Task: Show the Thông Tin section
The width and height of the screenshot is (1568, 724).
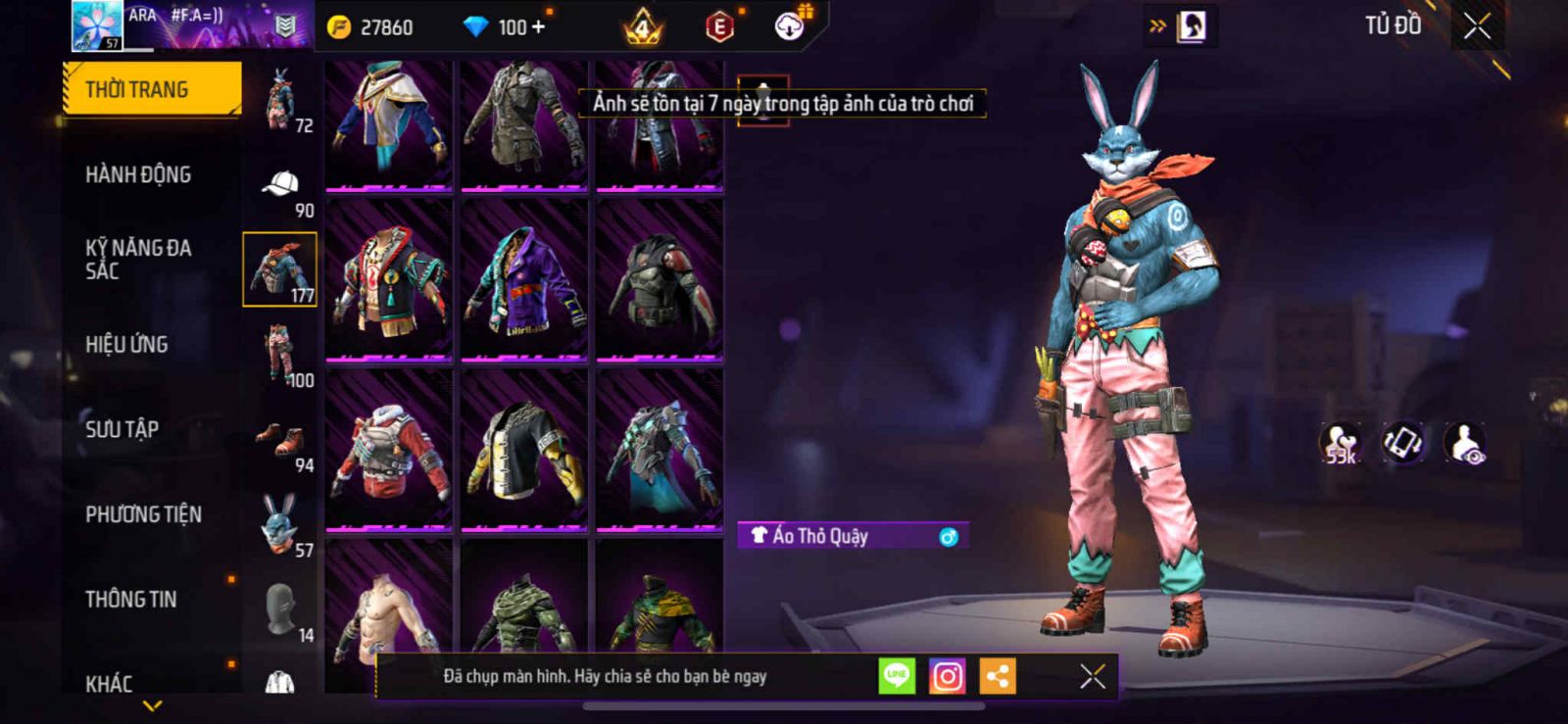Action: pyautogui.click(x=130, y=599)
